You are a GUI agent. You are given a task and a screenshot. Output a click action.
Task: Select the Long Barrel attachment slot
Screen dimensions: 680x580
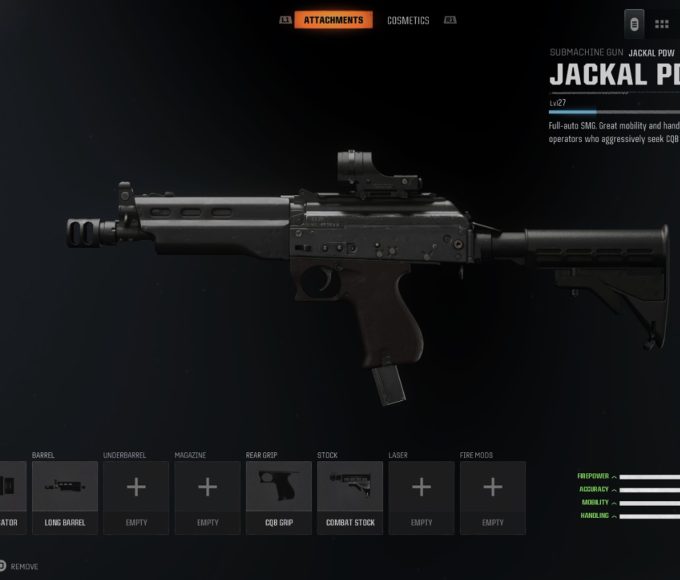[x=65, y=497]
